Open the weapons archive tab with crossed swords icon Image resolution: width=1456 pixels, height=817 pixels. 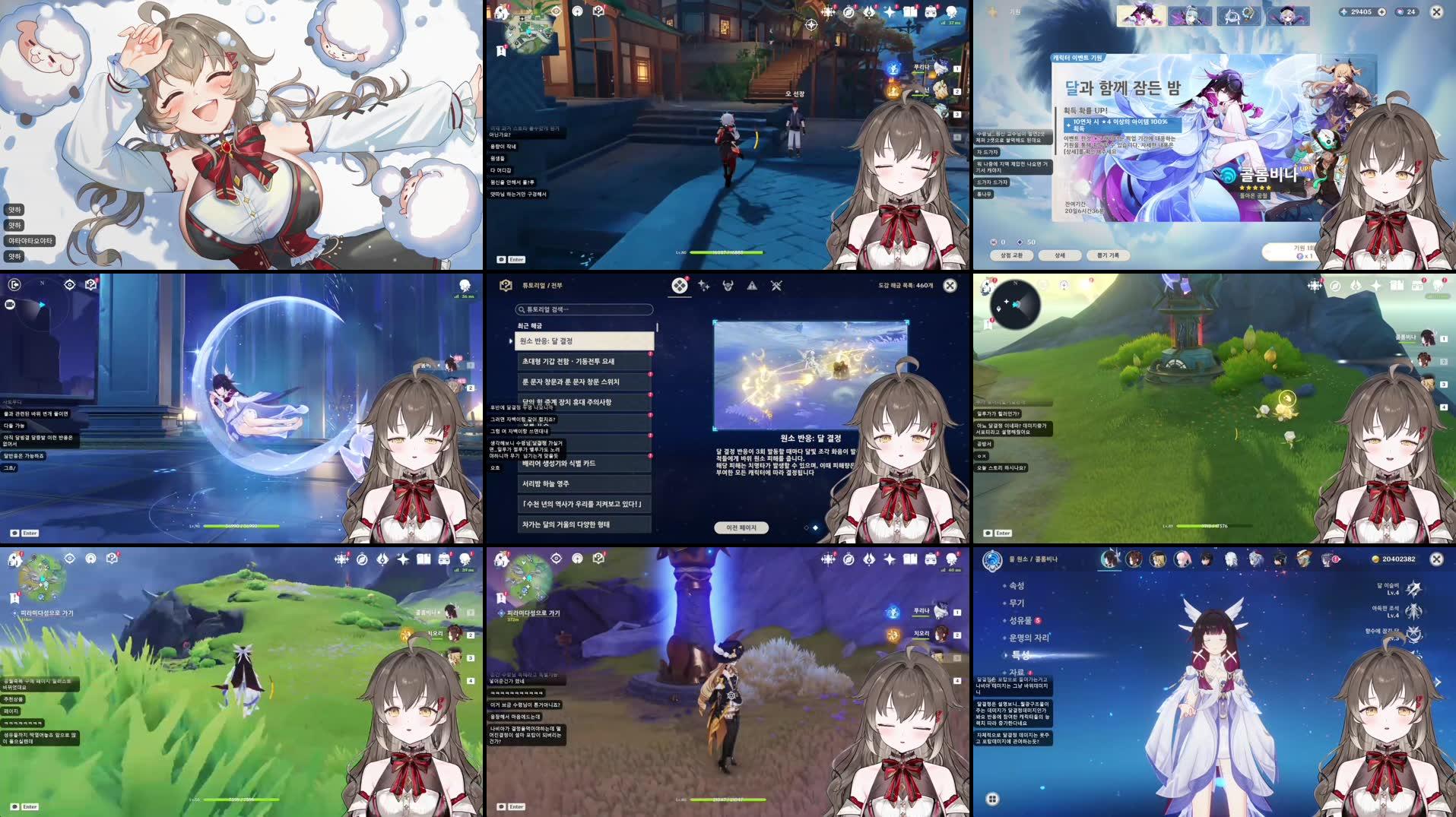tap(776, 286)
